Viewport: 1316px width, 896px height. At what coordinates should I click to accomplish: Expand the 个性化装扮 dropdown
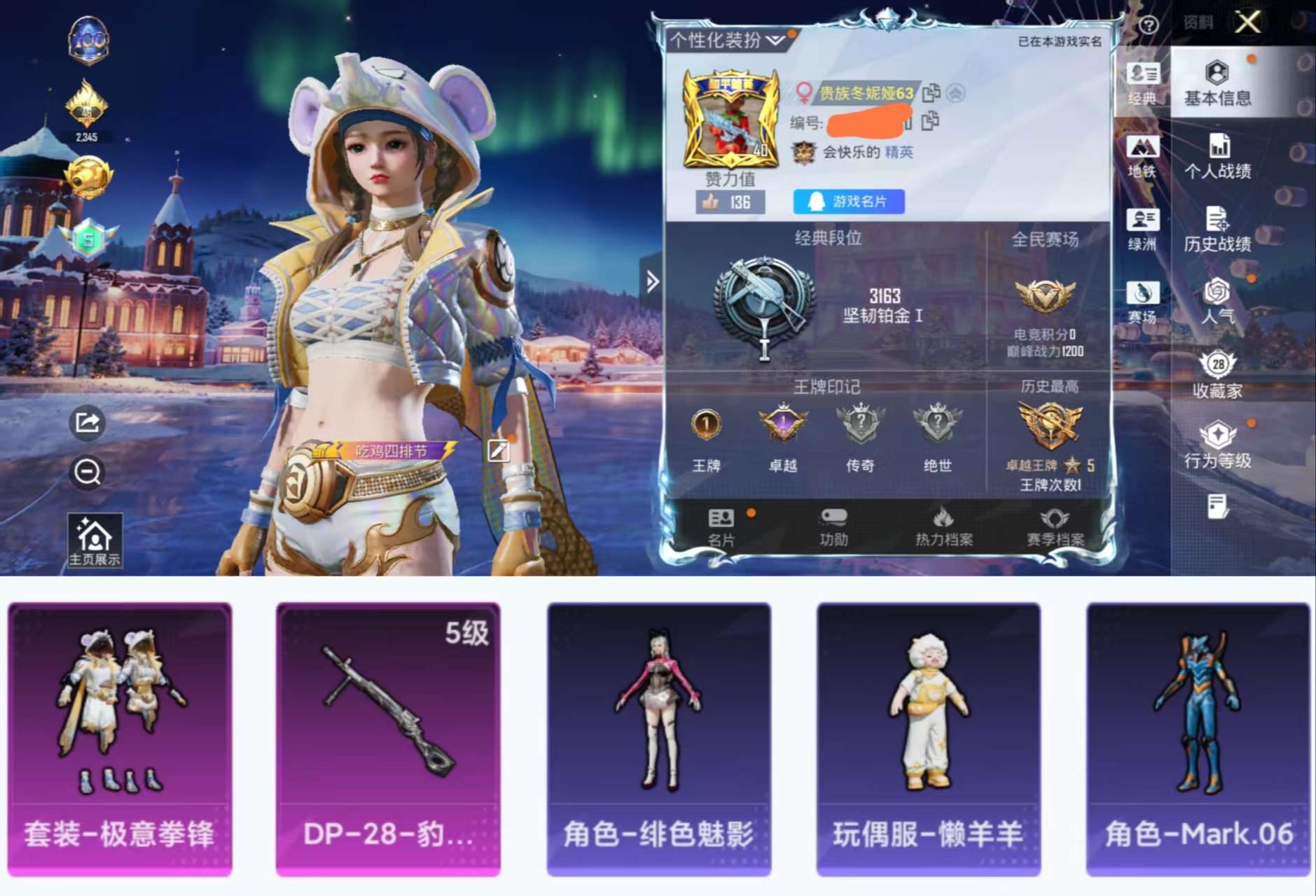775,40
